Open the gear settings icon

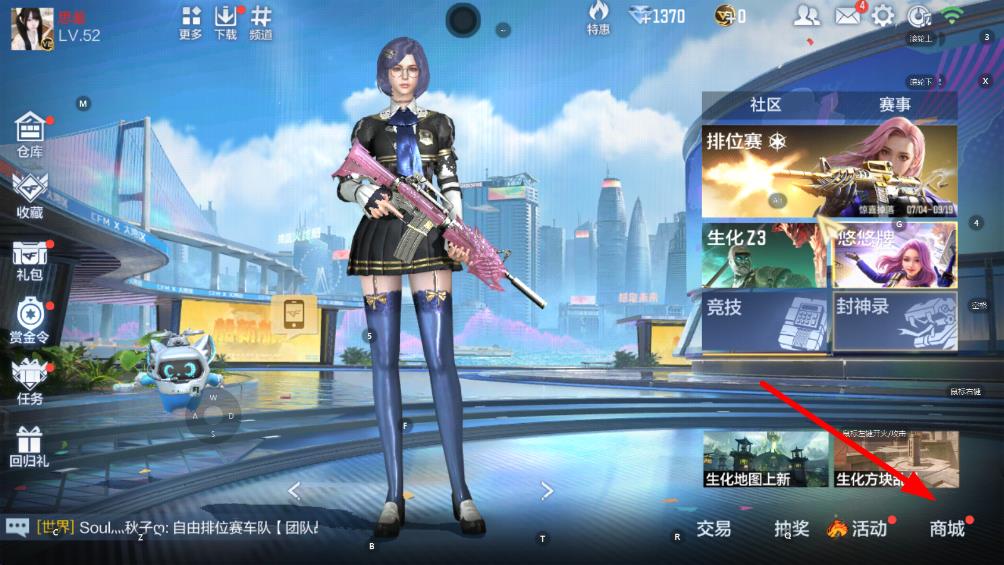tap(883, 15)
